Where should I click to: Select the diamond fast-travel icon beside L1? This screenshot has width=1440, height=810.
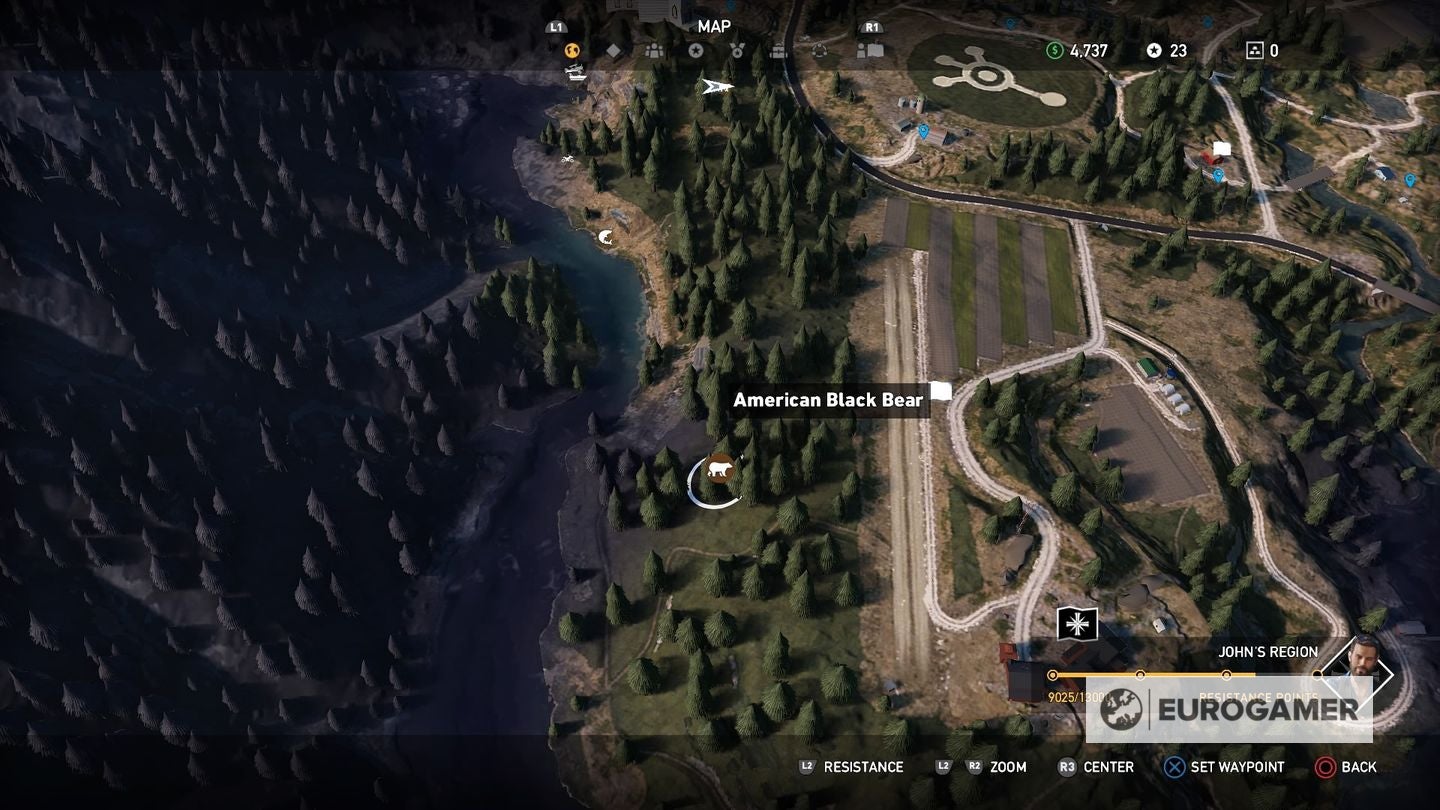coord(614,49)
